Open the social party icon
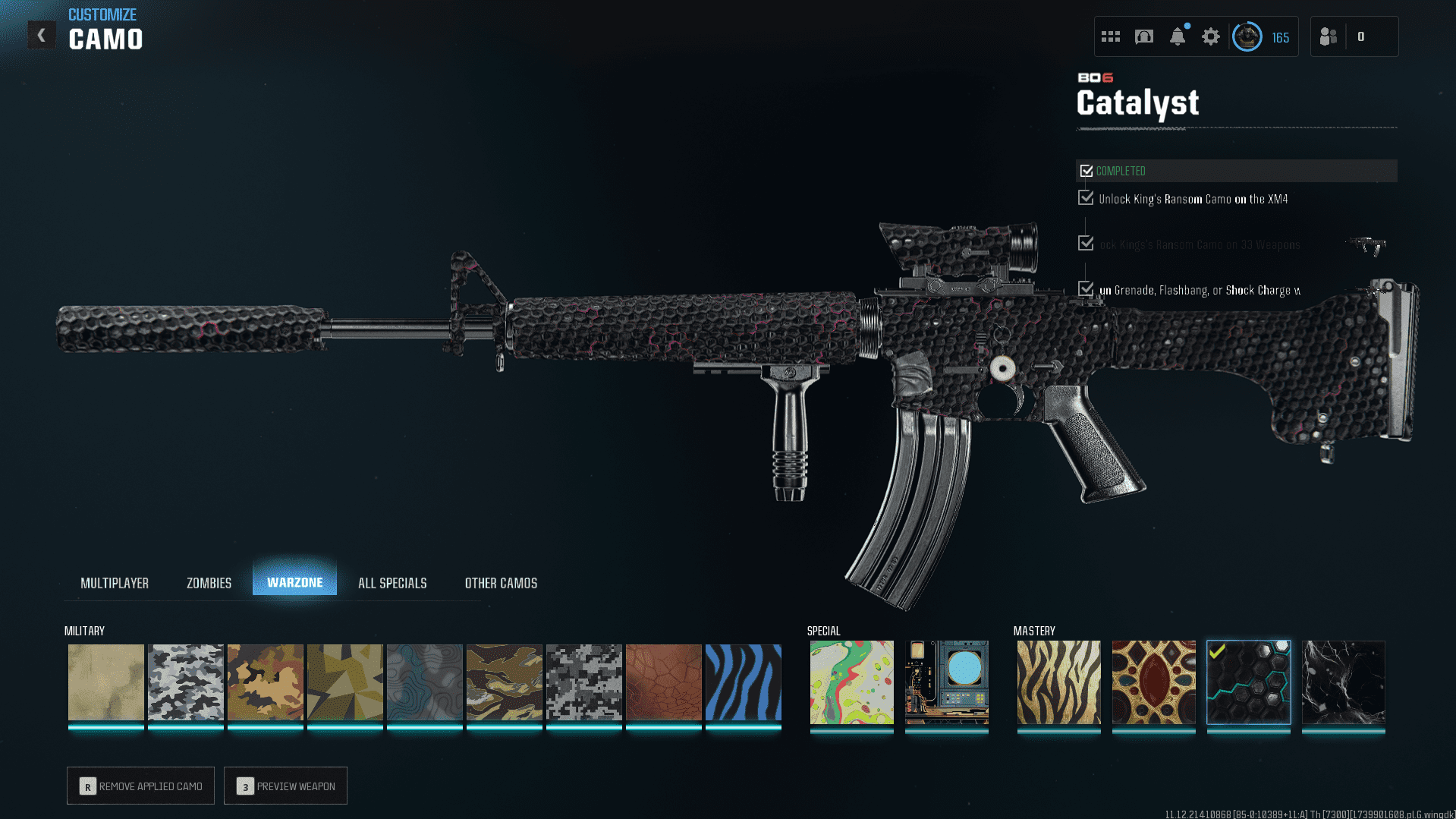The image size is (1456, 819). 1329,36
